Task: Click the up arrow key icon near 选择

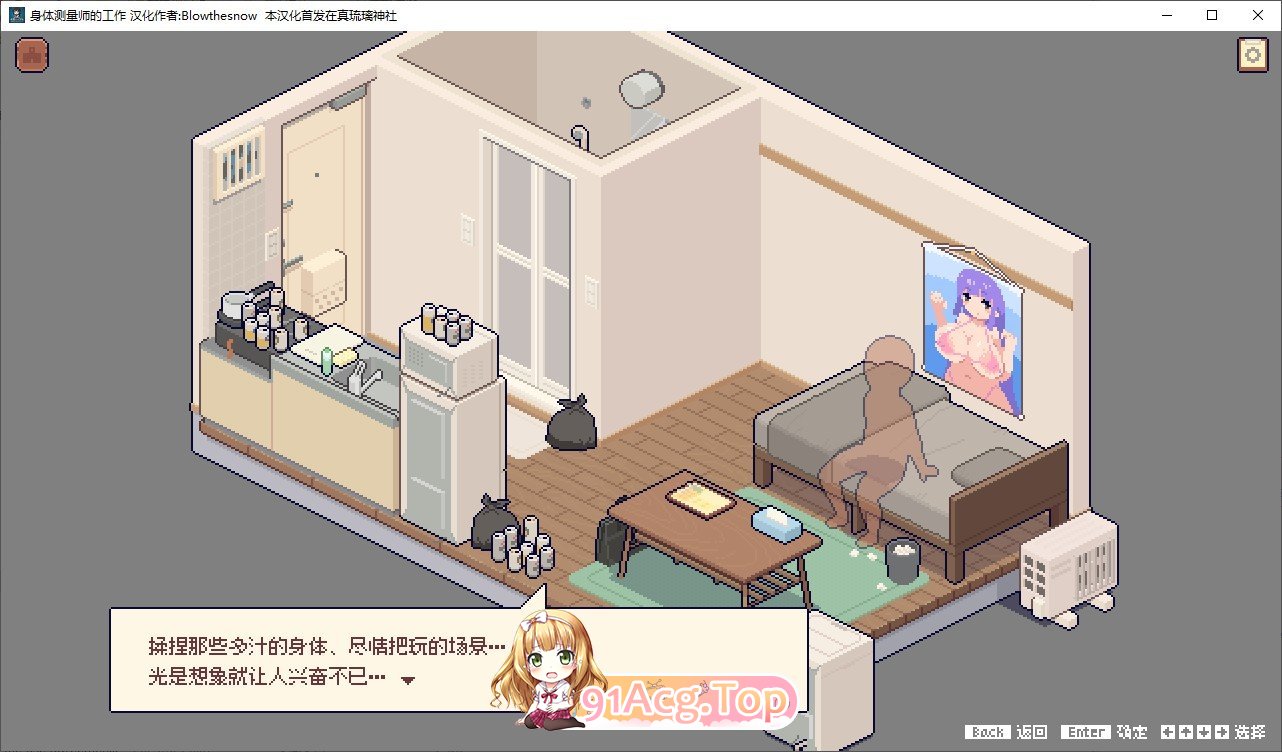Action: coord(1185,732)
